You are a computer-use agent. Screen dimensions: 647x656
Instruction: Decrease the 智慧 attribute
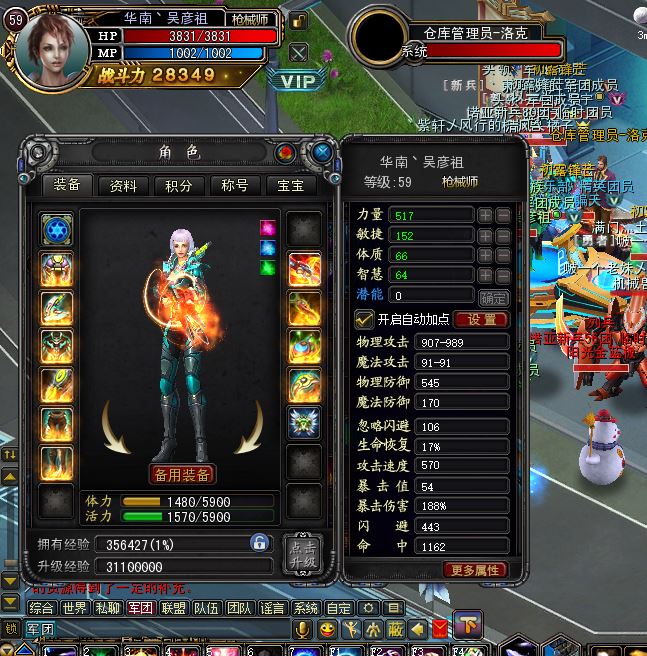503,275
